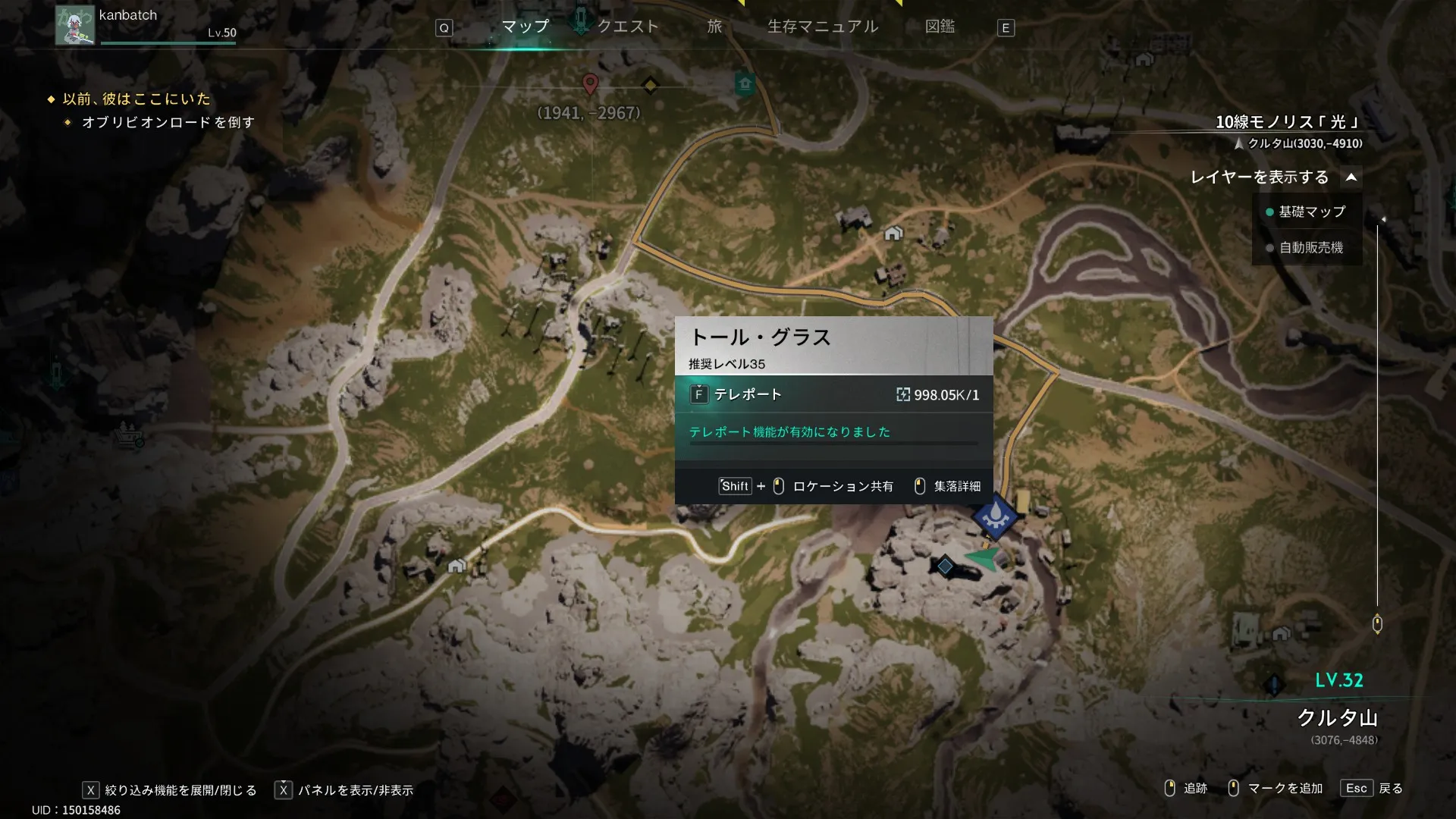
Task: Adjust the map zoom slider handle
Action: (x=1377, y=624)
